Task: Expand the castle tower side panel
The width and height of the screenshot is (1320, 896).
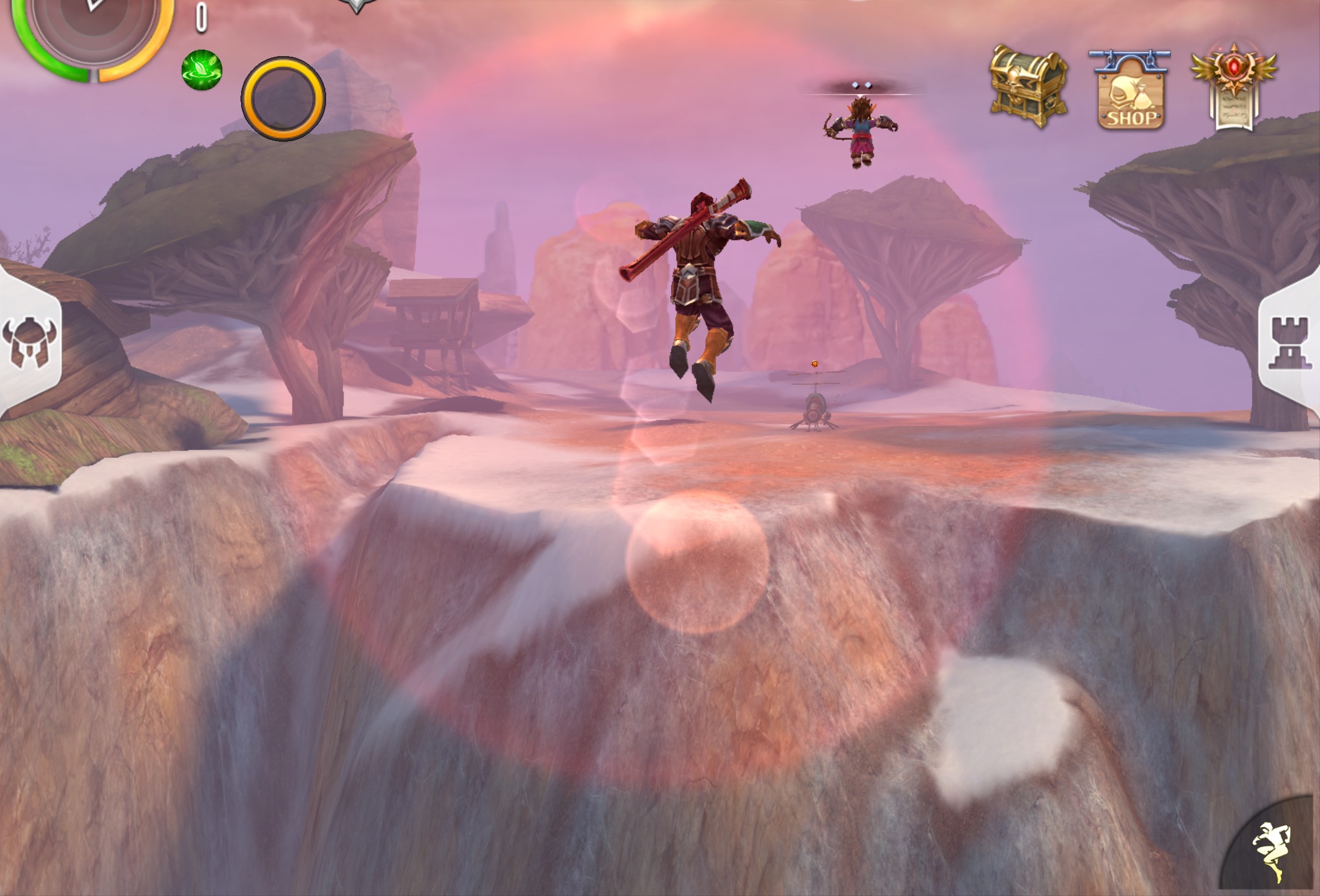Action: click(1290, 343)
